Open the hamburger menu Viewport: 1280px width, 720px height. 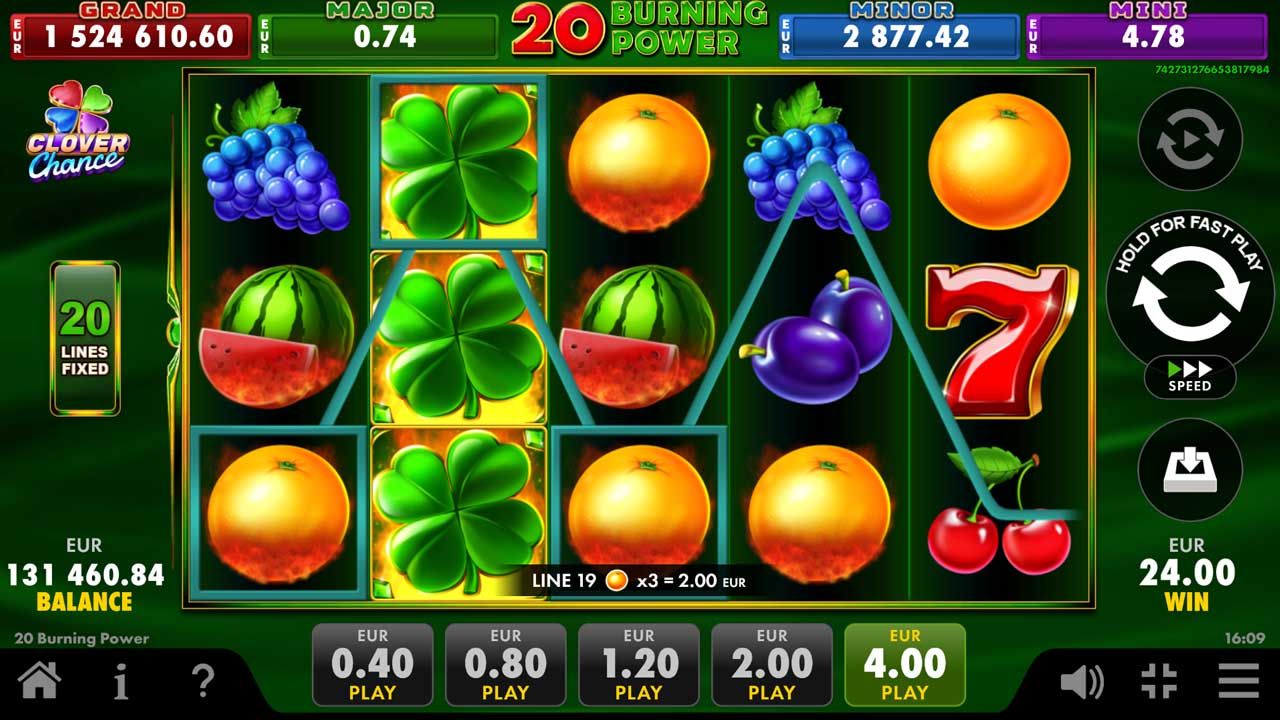(1238, 682)
